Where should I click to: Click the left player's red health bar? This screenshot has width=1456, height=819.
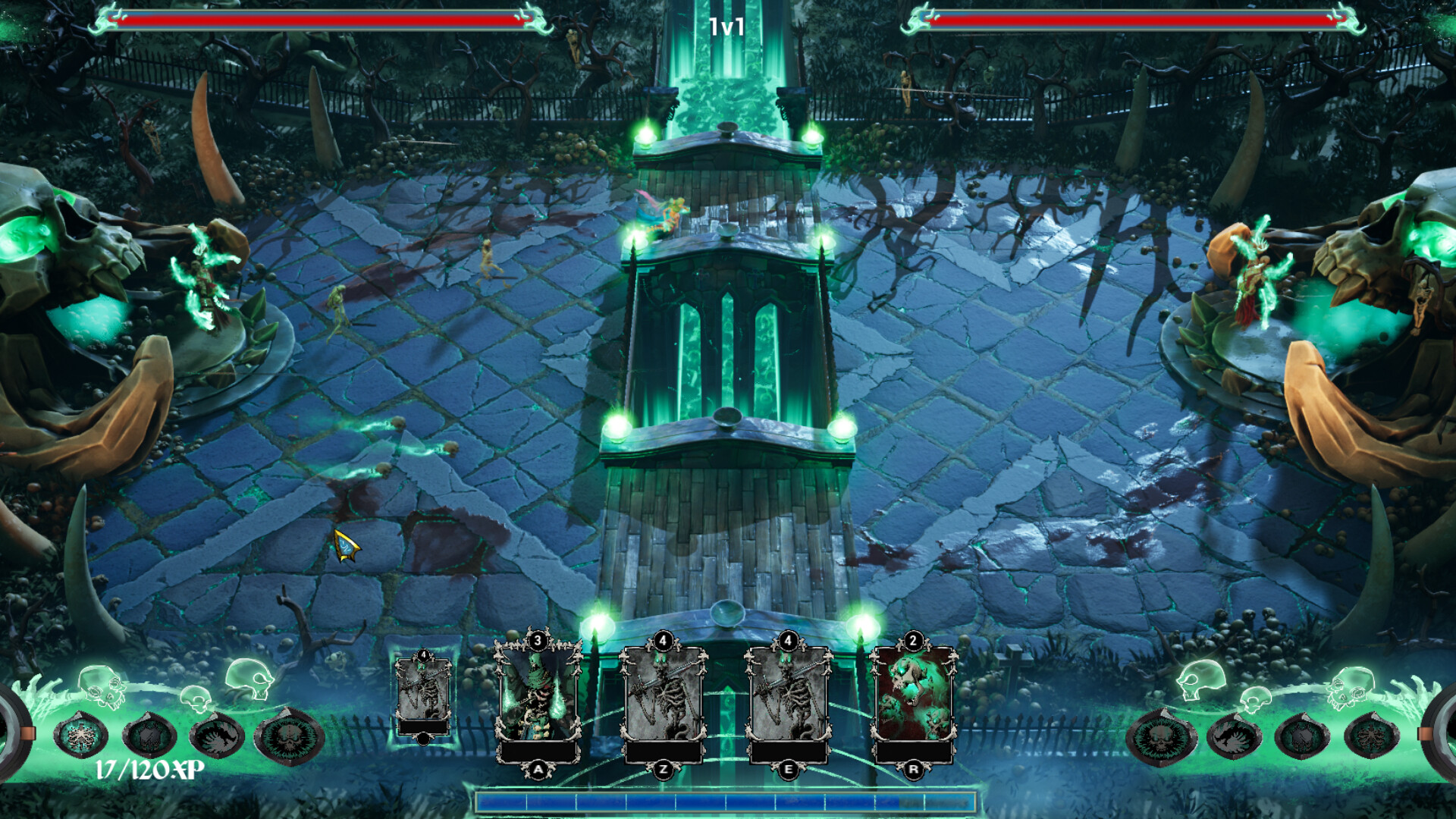pyautogui.click(x=318, y=17)
